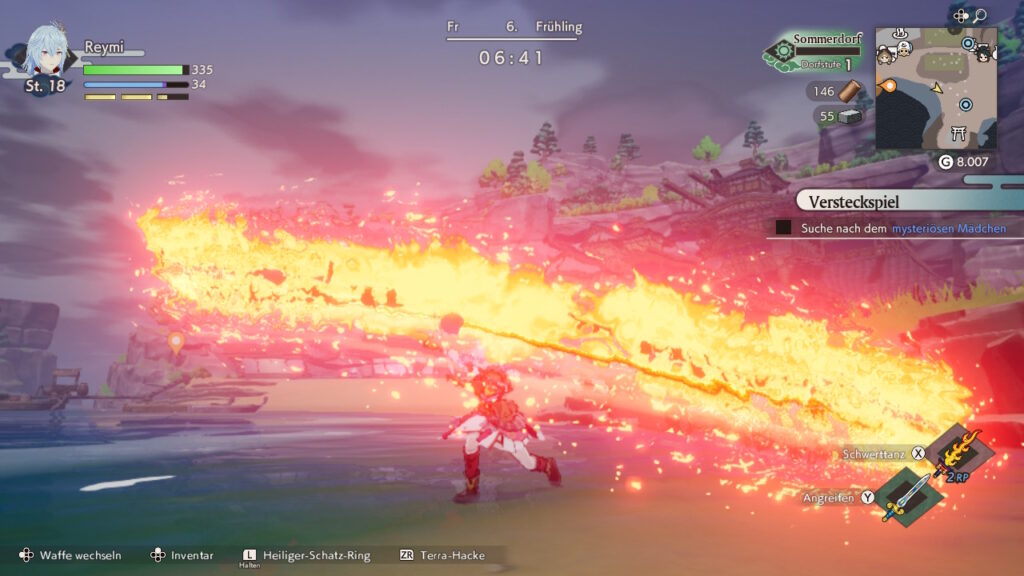Click the mysteriösen Mädchen quest objective text
This screenshot has height=576, width=1024.
[948, 229]
